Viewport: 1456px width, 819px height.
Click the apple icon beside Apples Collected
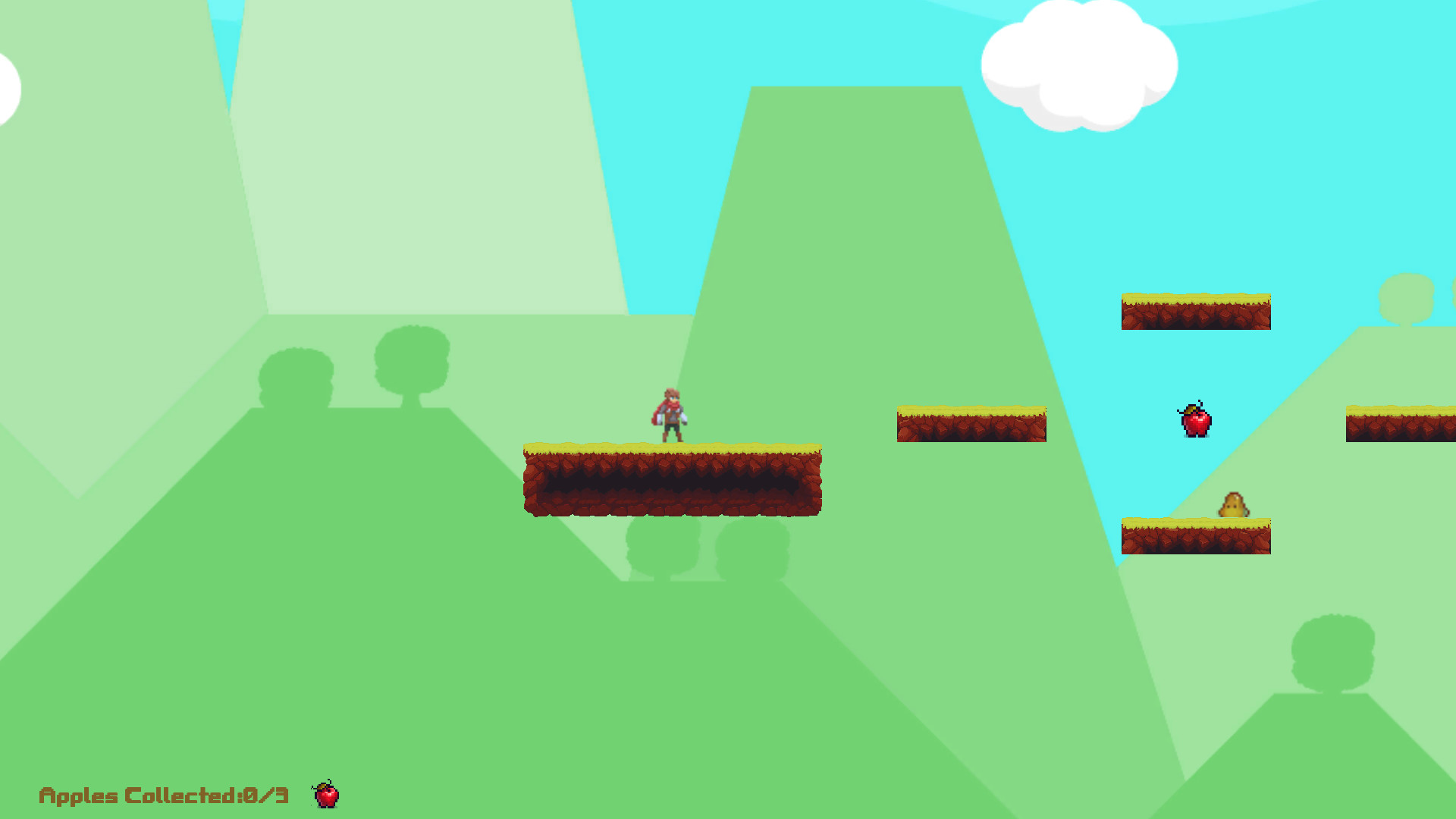(x=326, y=794)
